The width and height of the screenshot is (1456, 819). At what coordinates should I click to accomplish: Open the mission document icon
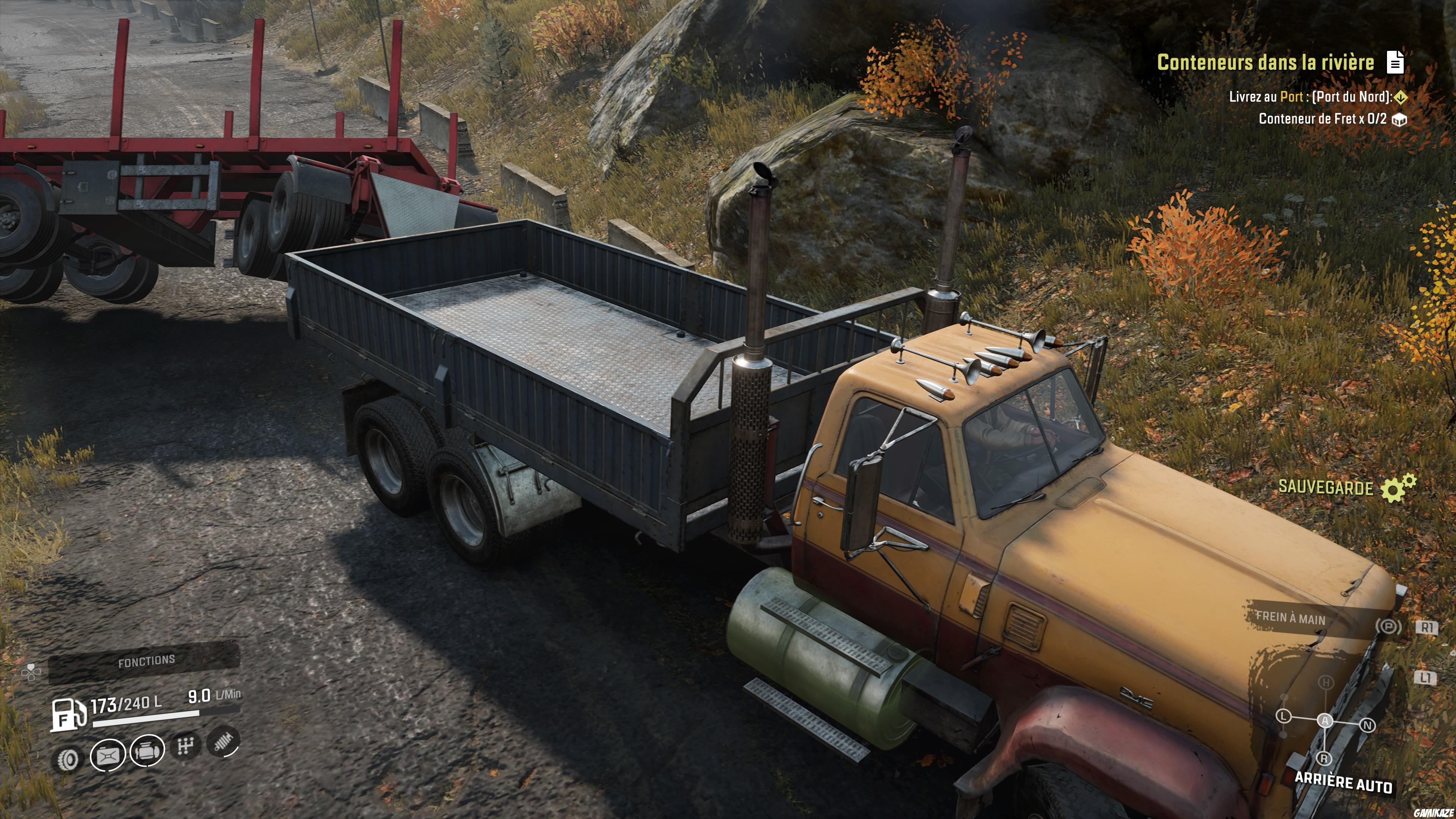point(1395,62)
